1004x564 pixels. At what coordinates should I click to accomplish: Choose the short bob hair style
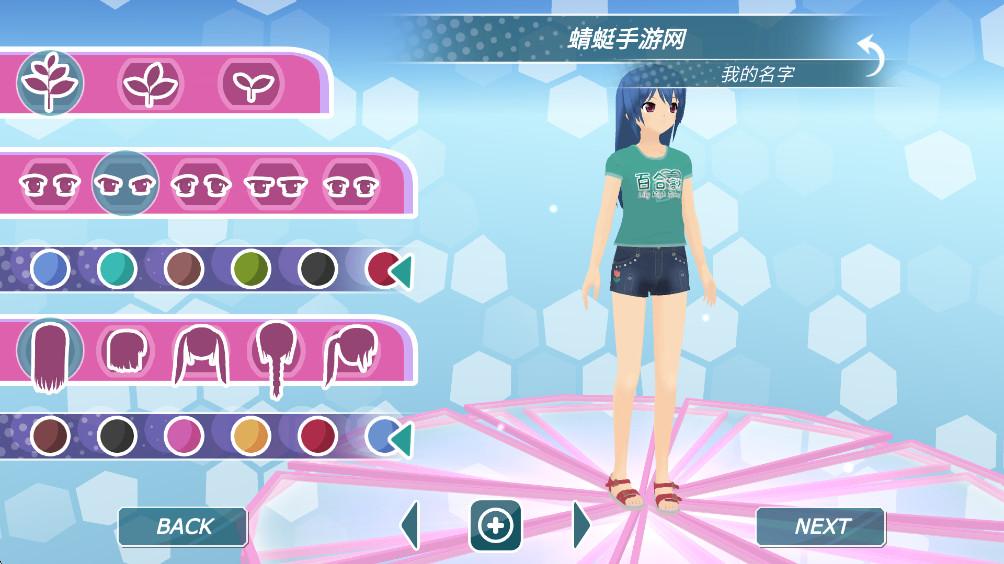pyautogui.click(x=126, y=354)
